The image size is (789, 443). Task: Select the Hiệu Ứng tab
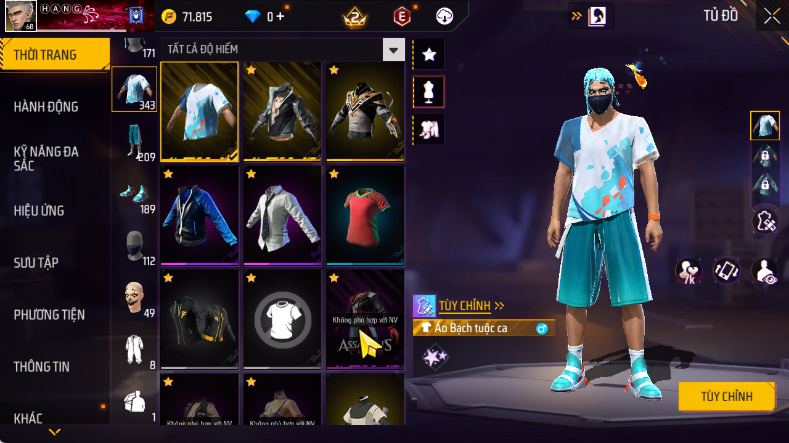point(39,210)
